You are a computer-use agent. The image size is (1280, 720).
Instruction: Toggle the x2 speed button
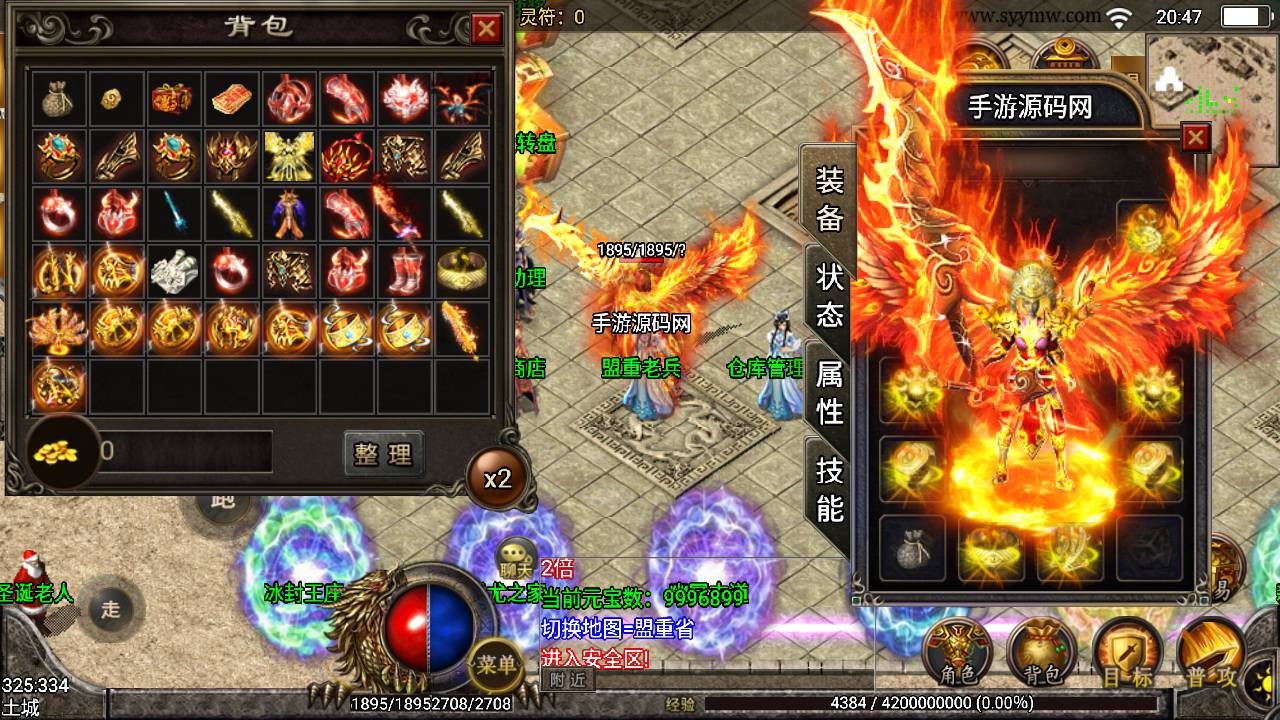pos(497,478)
